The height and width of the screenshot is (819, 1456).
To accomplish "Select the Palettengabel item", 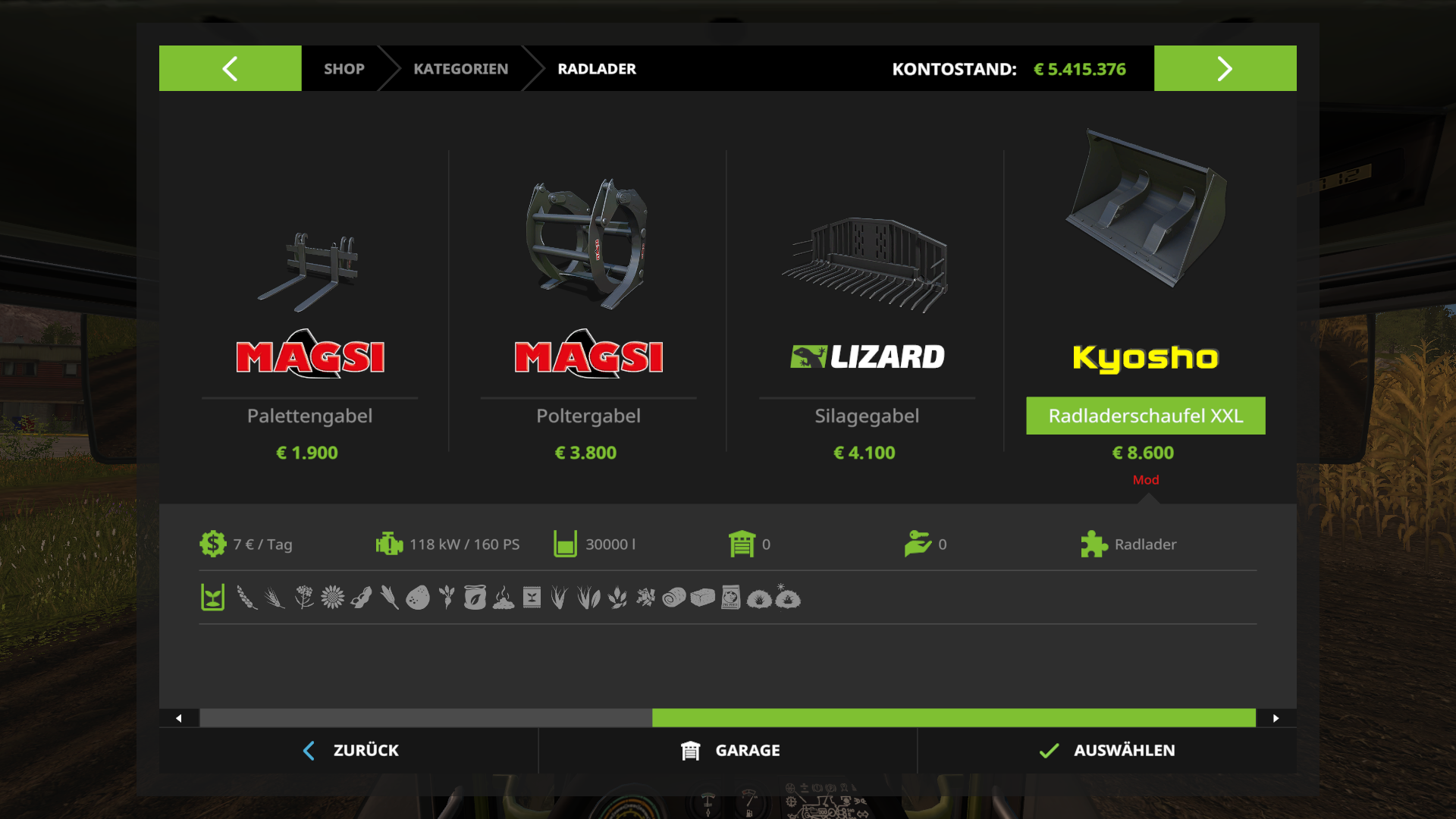I will 309,303.
